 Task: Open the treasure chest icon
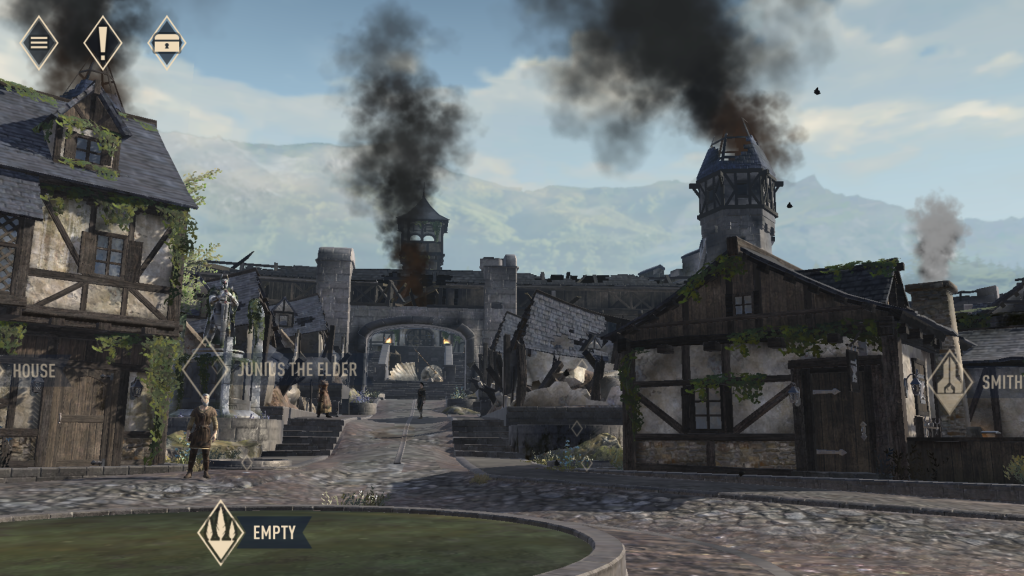coord(166,42)
